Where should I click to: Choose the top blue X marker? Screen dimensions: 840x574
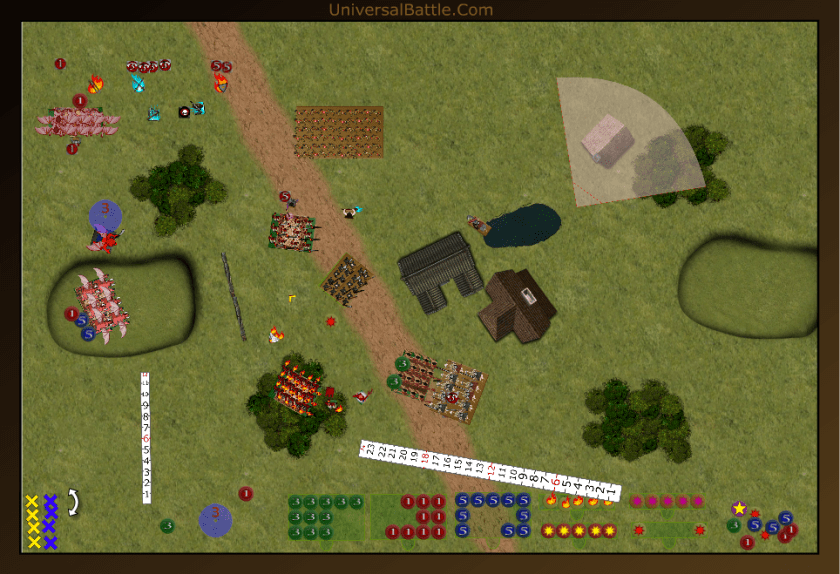tap(50, 501)
